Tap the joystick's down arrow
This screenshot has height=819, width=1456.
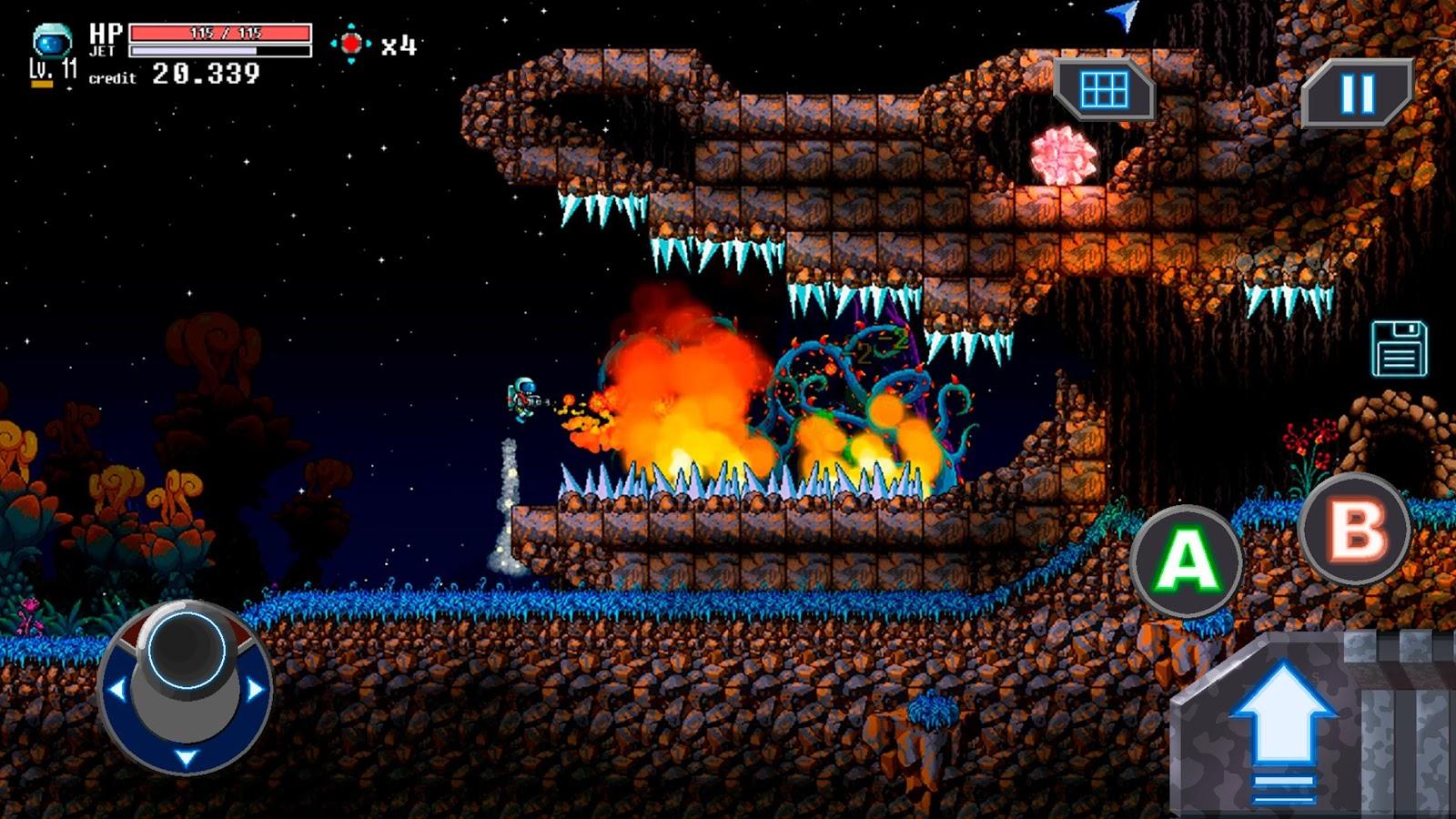pyautogui.click(x=186, y=758)
